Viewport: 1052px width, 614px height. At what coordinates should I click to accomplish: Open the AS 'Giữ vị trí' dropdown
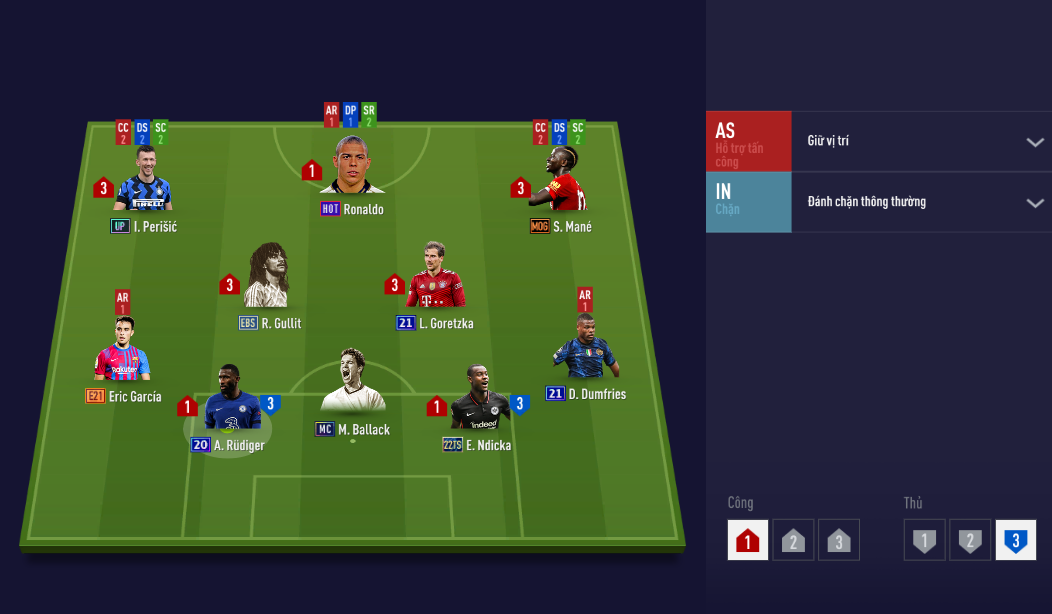(1034, 142)
